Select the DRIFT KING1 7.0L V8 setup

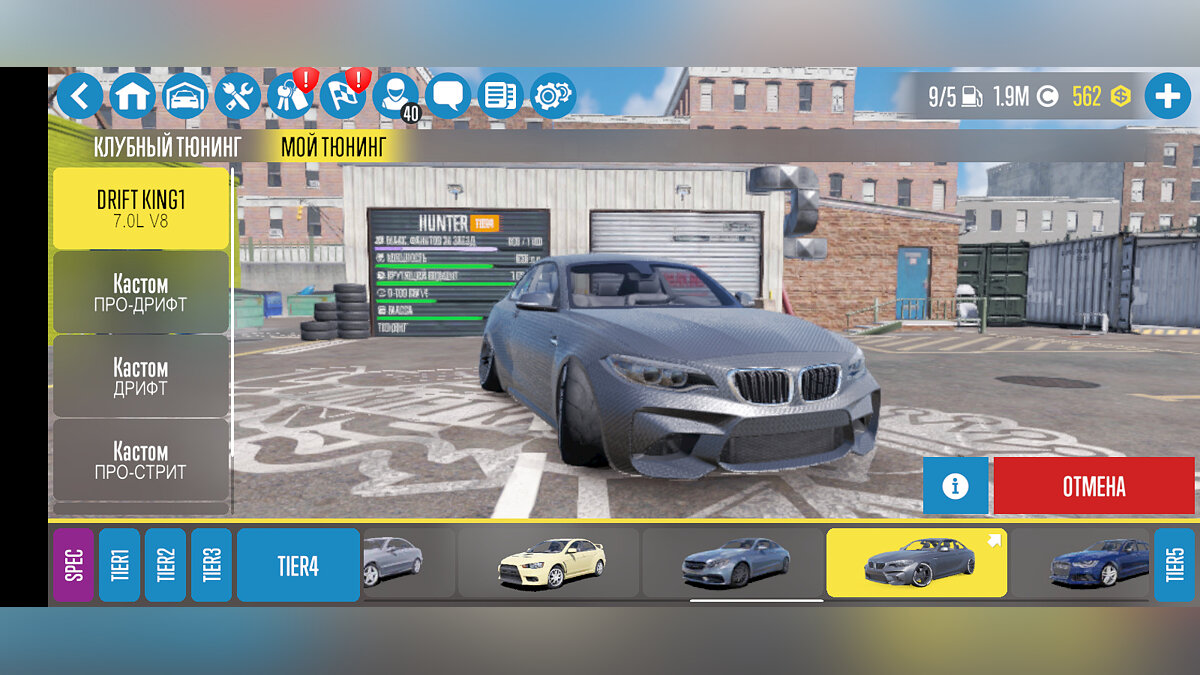pyautogui.click(x=141, y=208)
